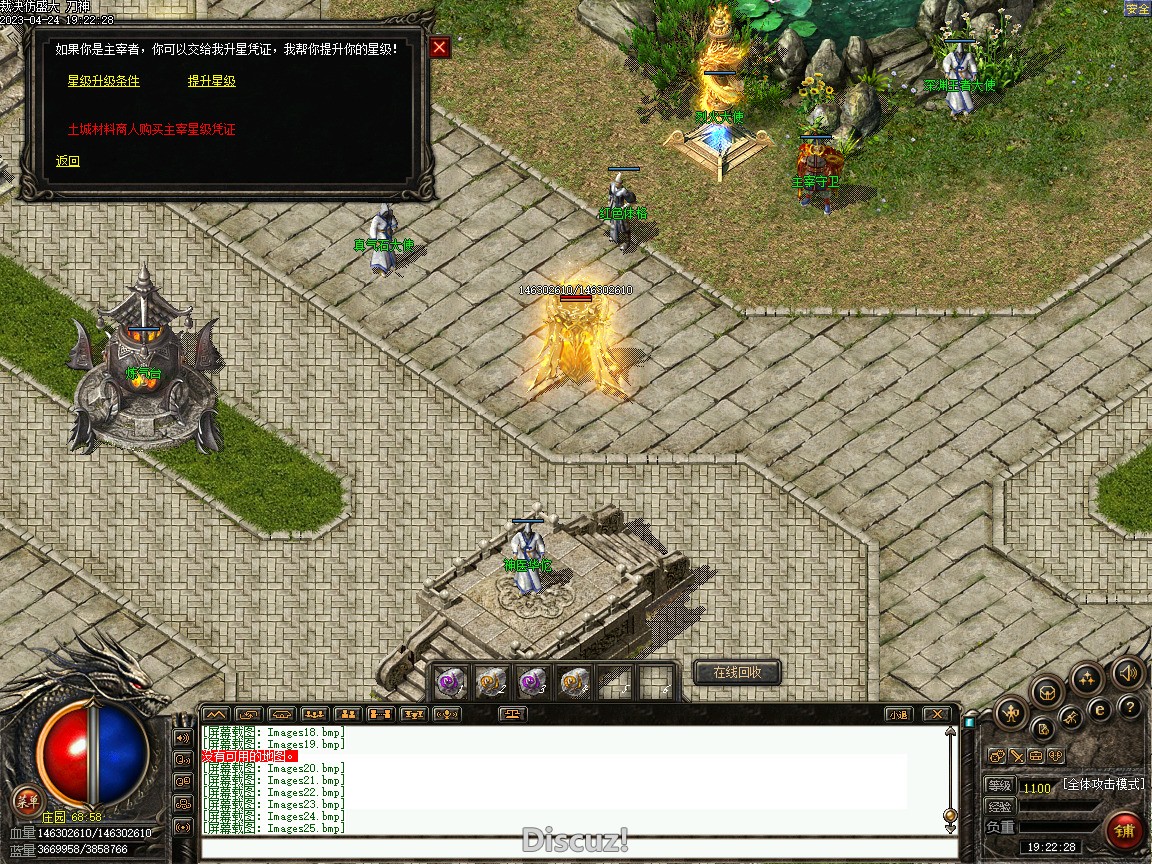This screenshot has height=864, width=1152.
Task: Click the crossed-sword small icon button
Action: tap(1016, 756)
